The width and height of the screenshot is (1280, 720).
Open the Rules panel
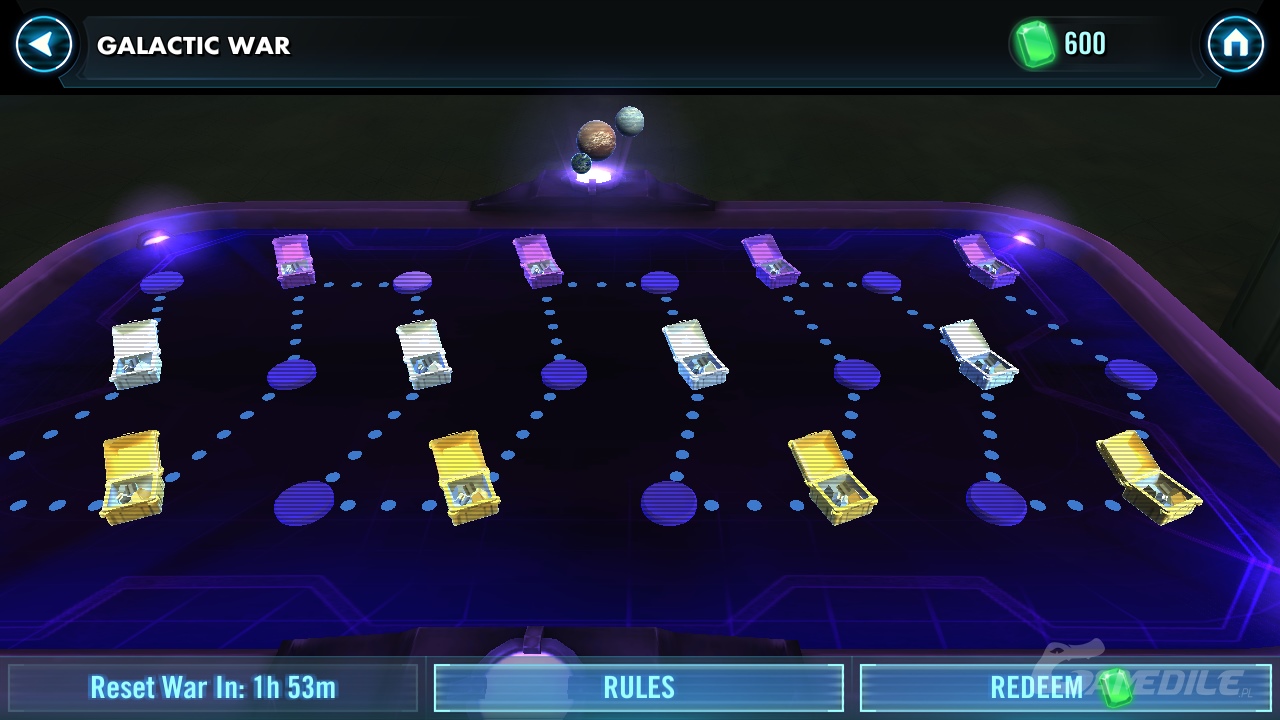point(639,688)
